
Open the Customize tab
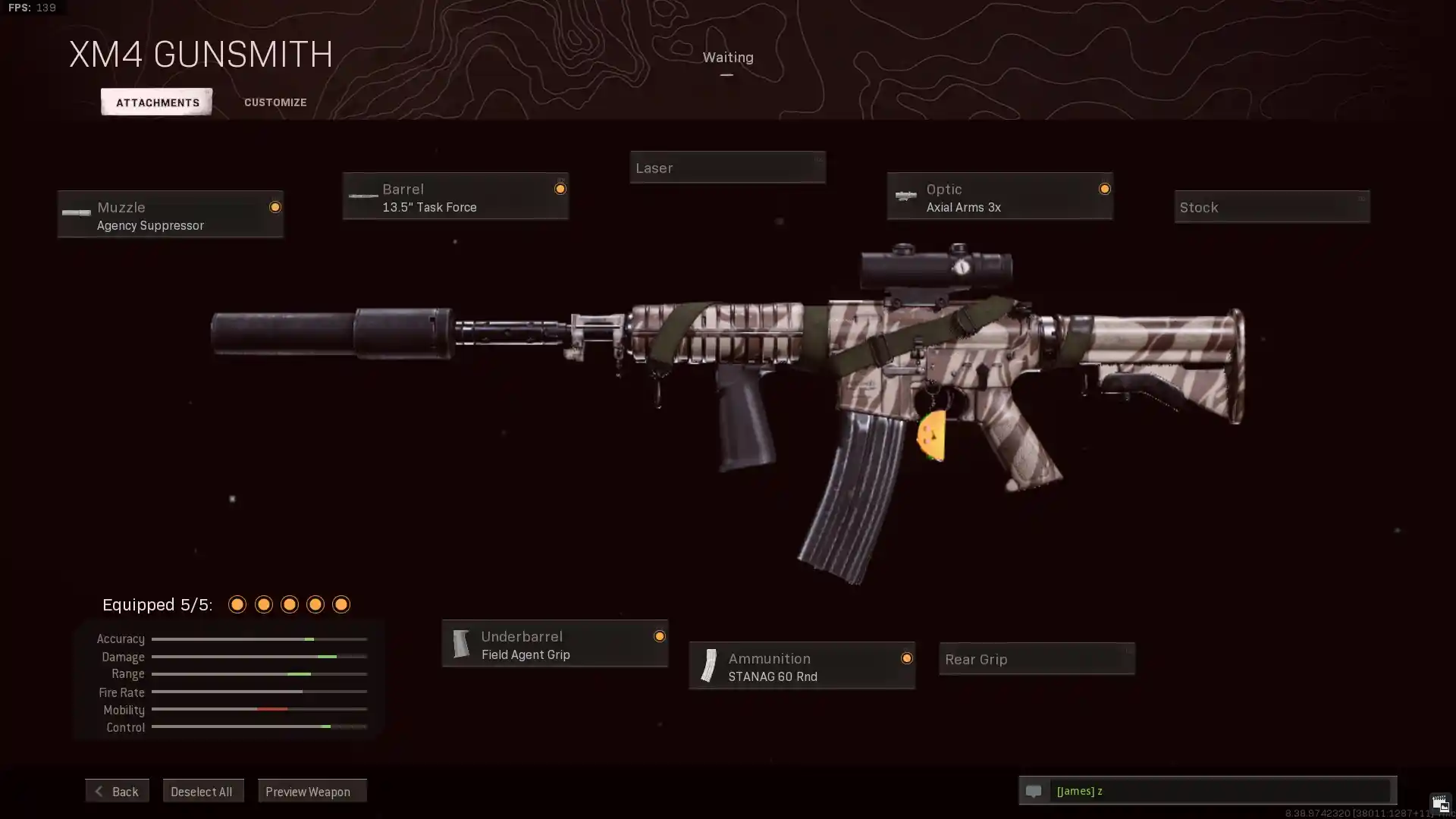click(275, 102)
